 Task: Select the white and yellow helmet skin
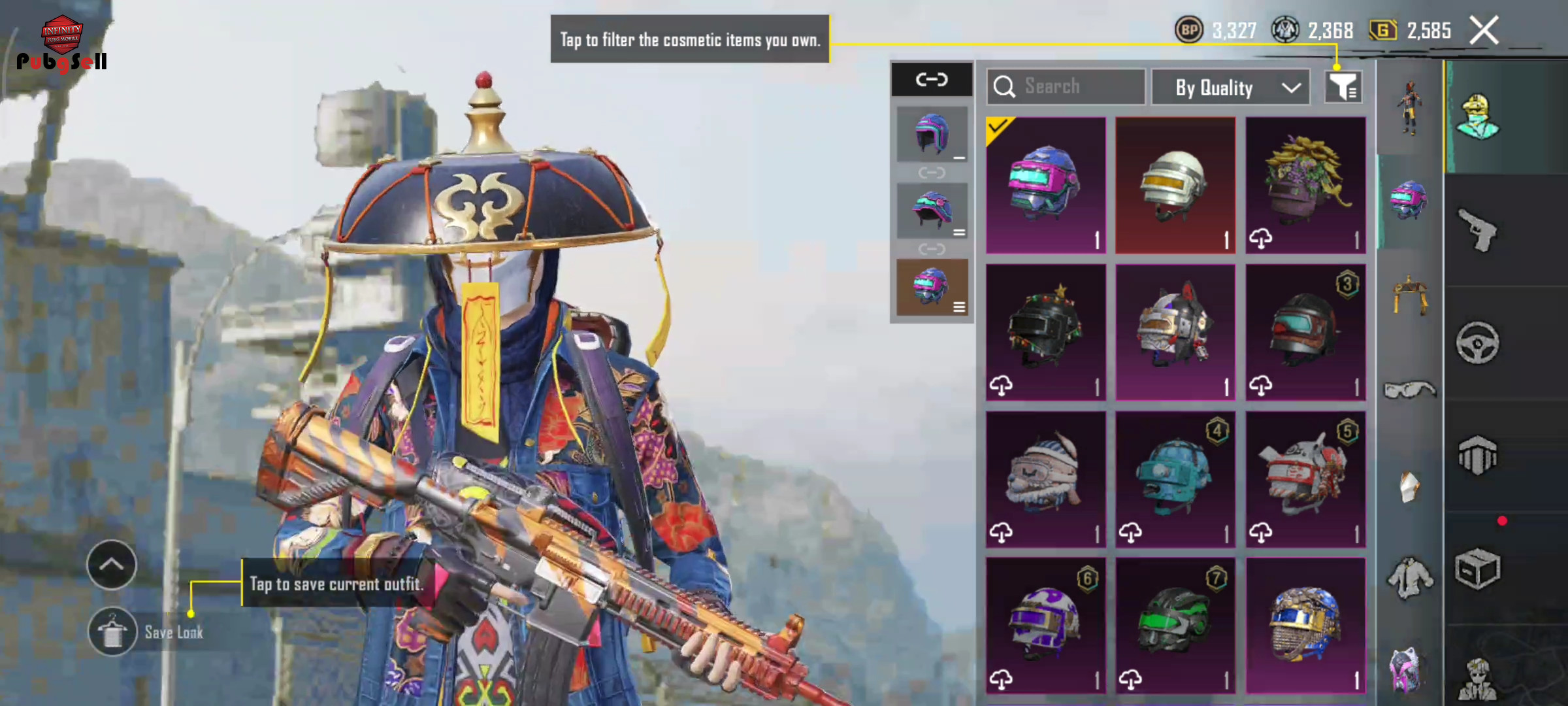[1175, 185]
